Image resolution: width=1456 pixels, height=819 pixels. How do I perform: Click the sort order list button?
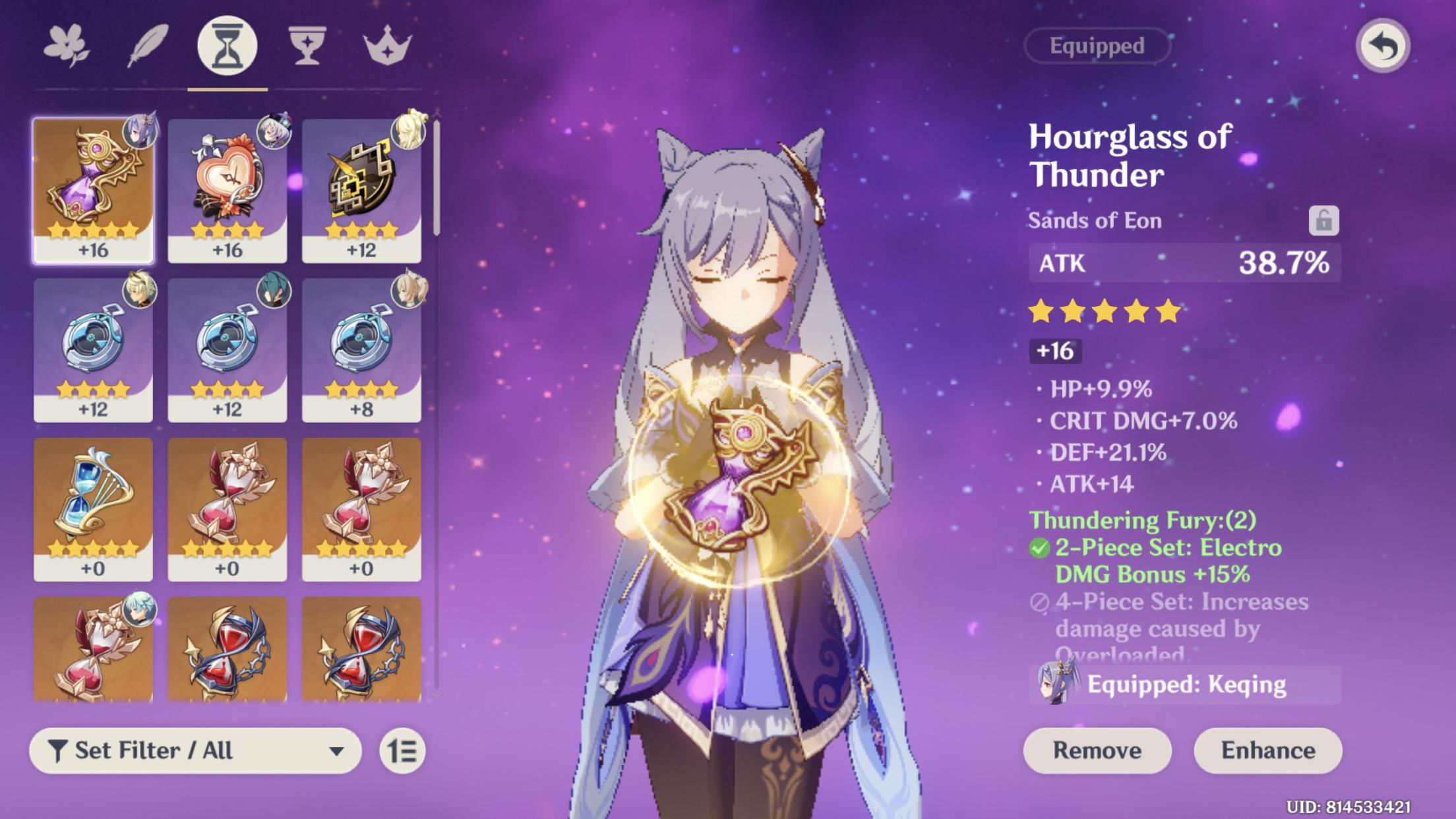[402, 751]
